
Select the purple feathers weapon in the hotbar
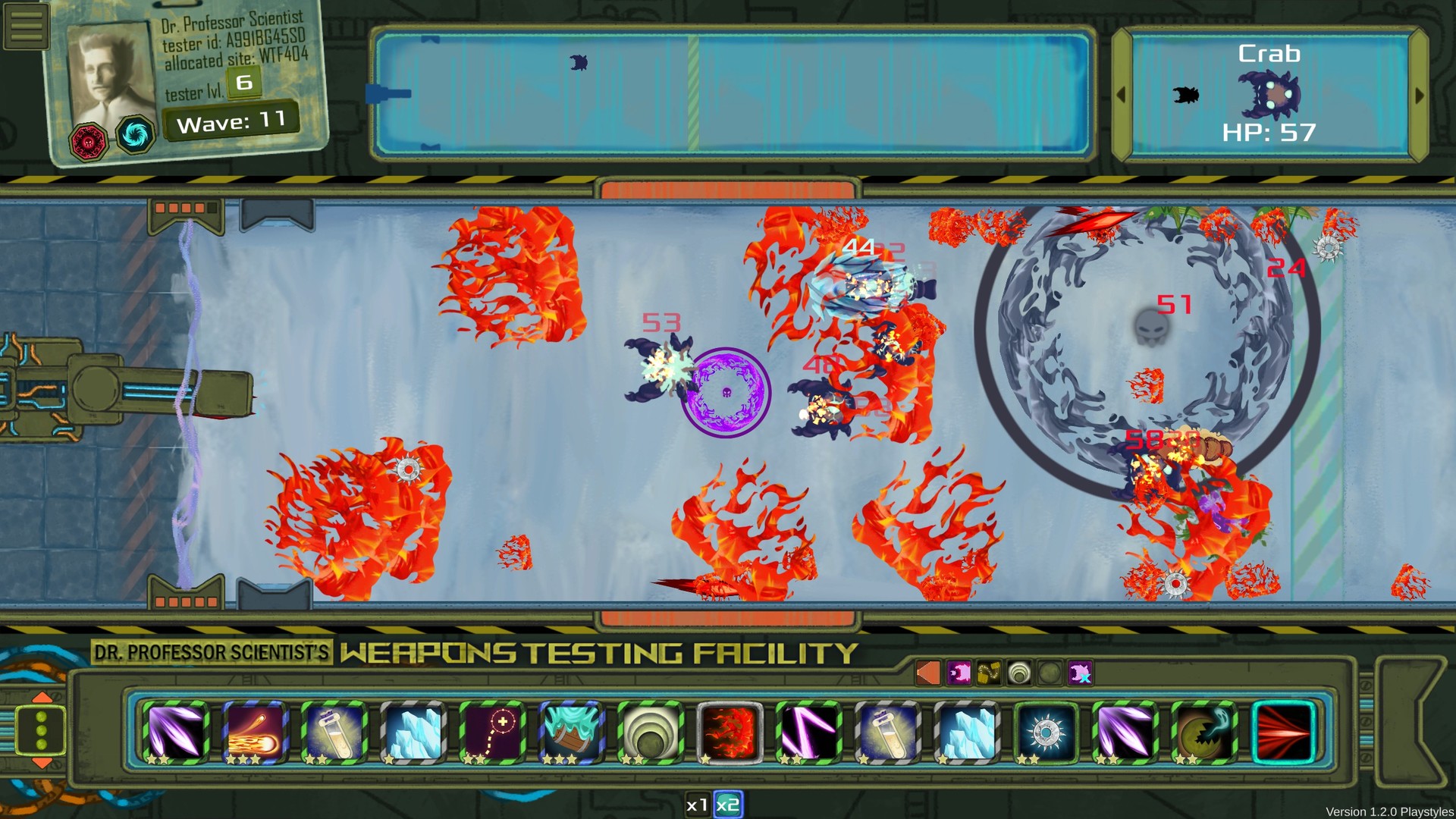click(x=177, y=730)
